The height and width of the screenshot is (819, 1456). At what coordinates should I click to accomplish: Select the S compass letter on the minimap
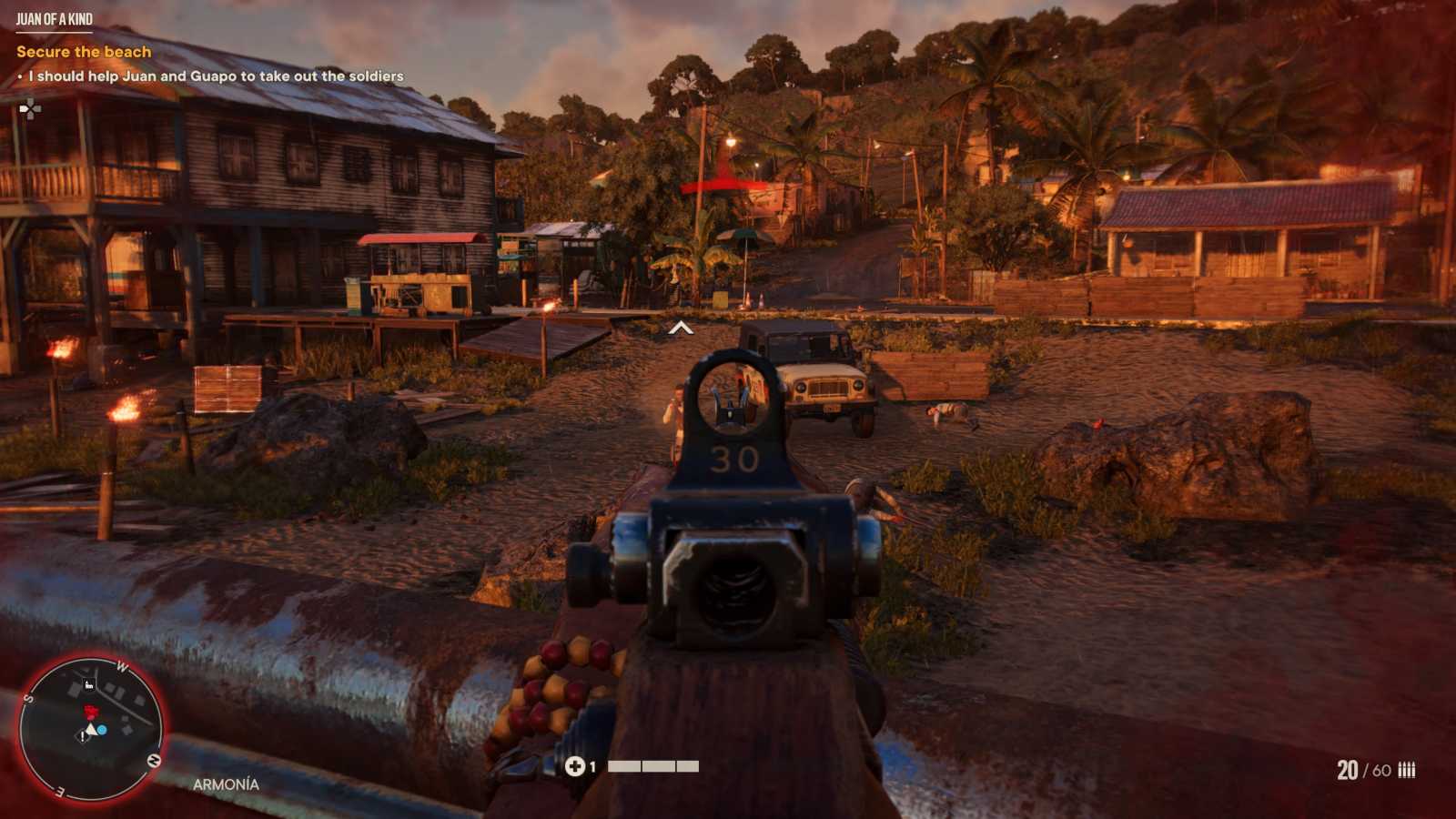click(x=27, y=698)
